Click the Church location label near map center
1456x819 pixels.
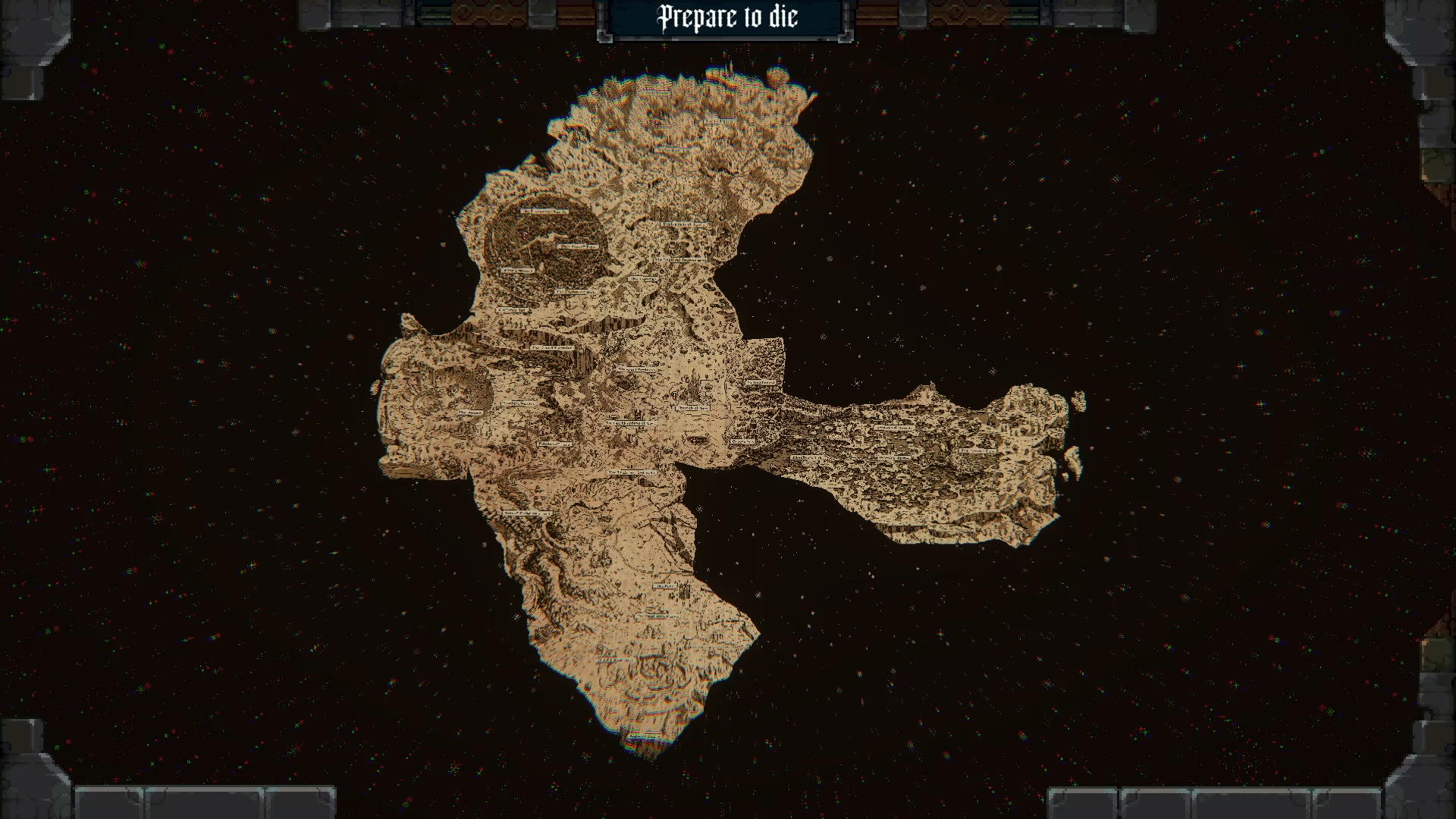[x=694, y=408]
